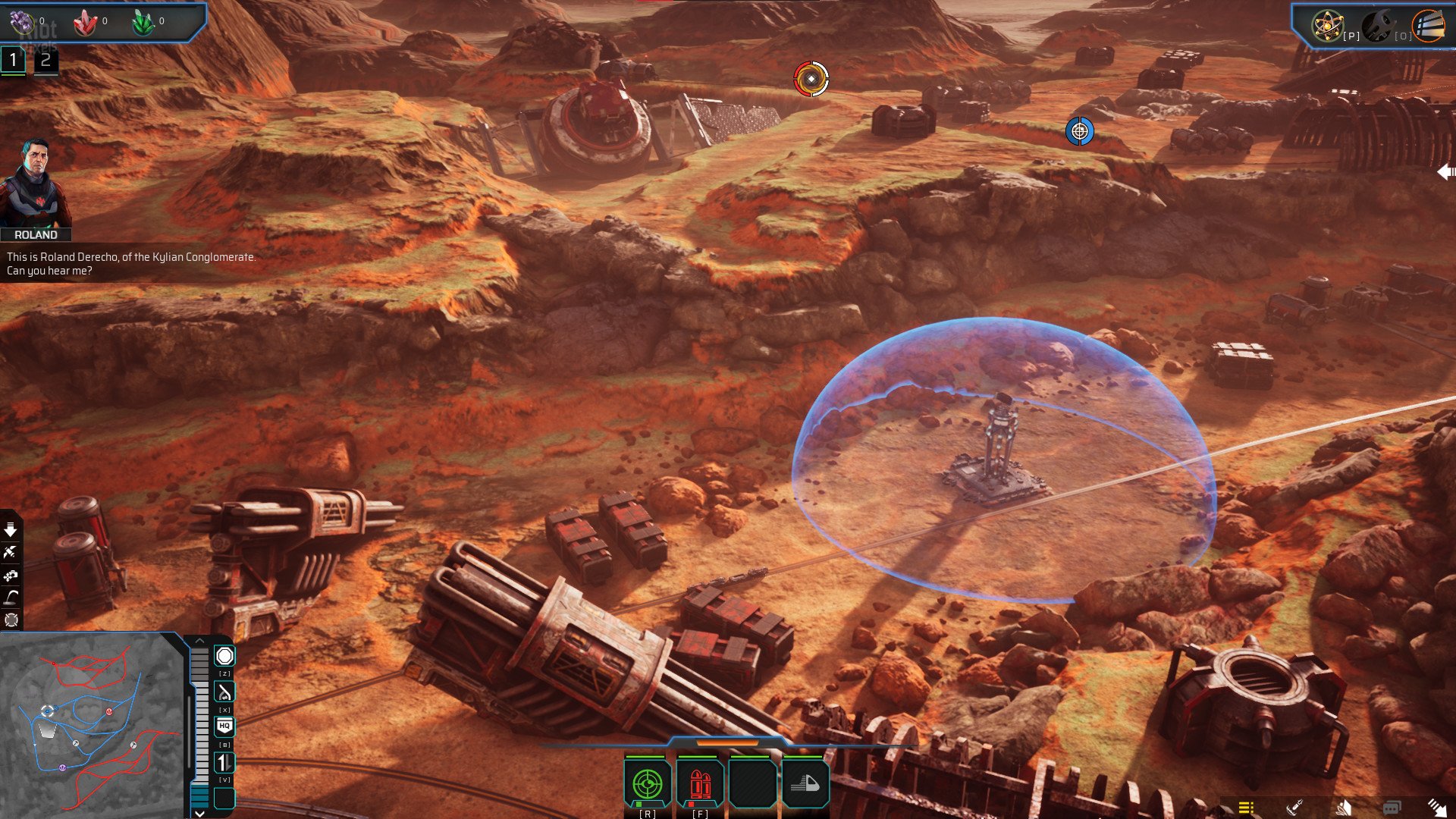Click the satellite icon on left toolbar

tap(11, 552)
